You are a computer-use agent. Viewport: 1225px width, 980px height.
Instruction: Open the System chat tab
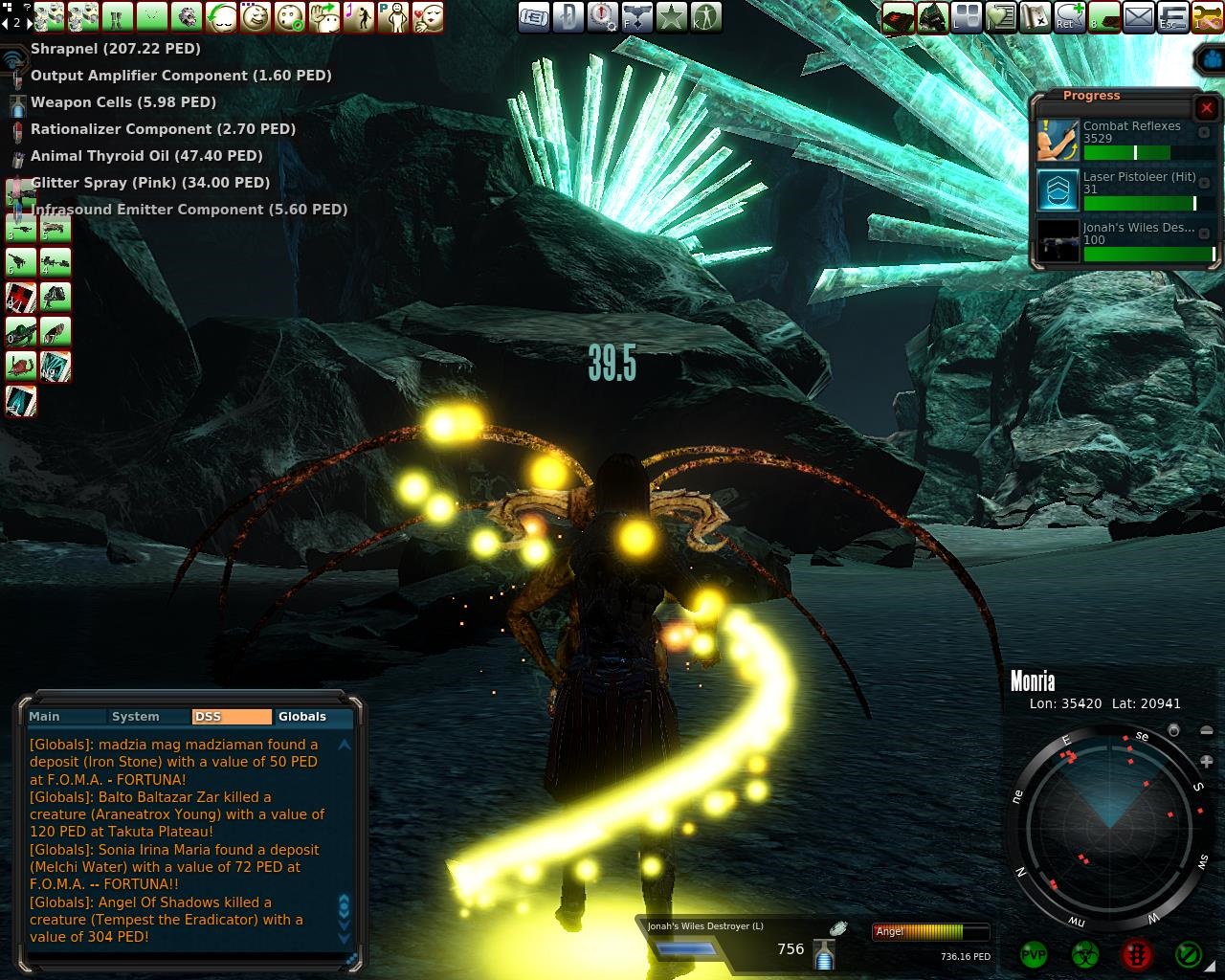click(135, 716)
